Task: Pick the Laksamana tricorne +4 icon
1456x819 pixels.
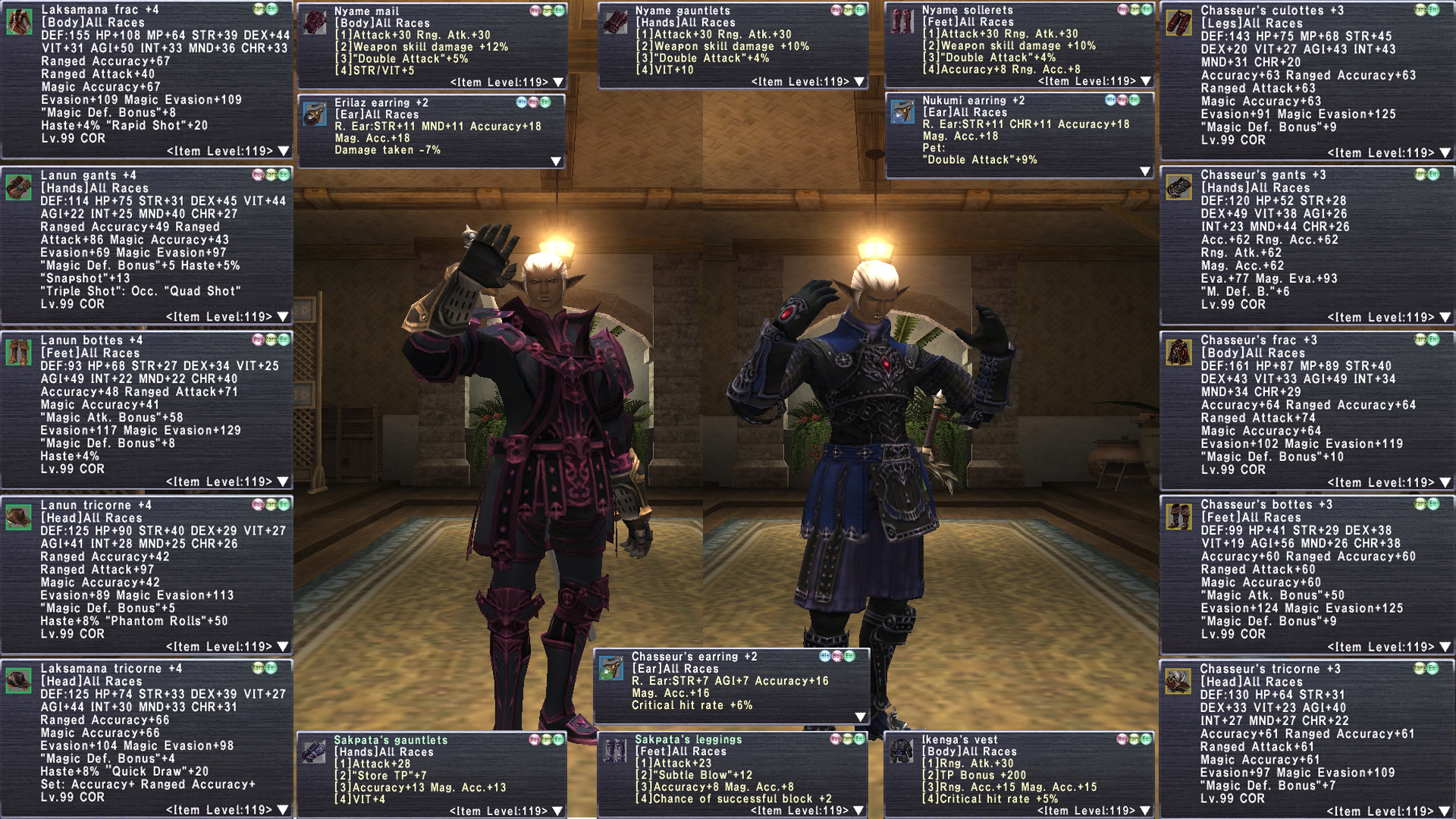Action: click(x=19, y=680)
